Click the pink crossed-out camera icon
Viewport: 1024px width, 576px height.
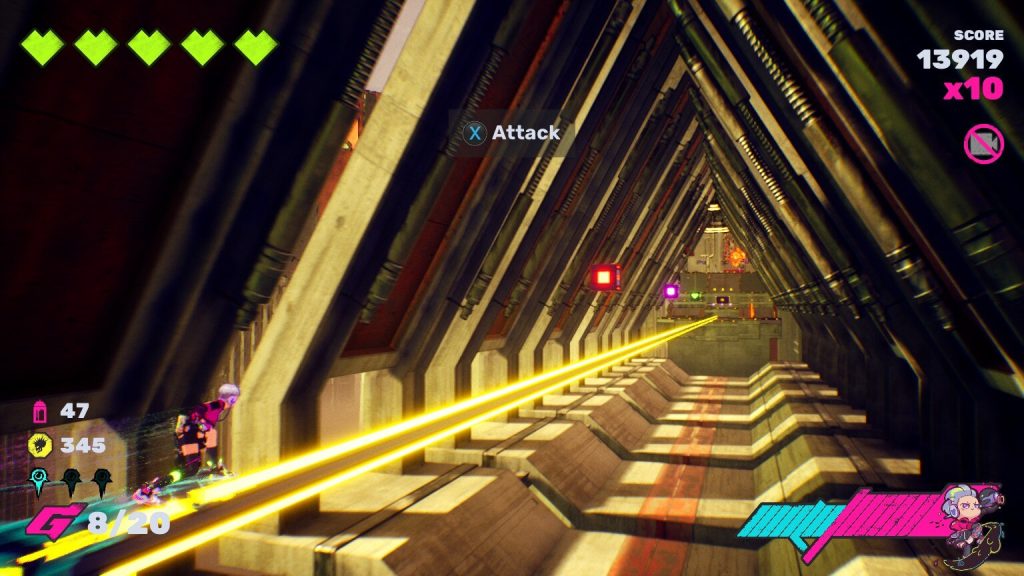[x=983, y=144]
